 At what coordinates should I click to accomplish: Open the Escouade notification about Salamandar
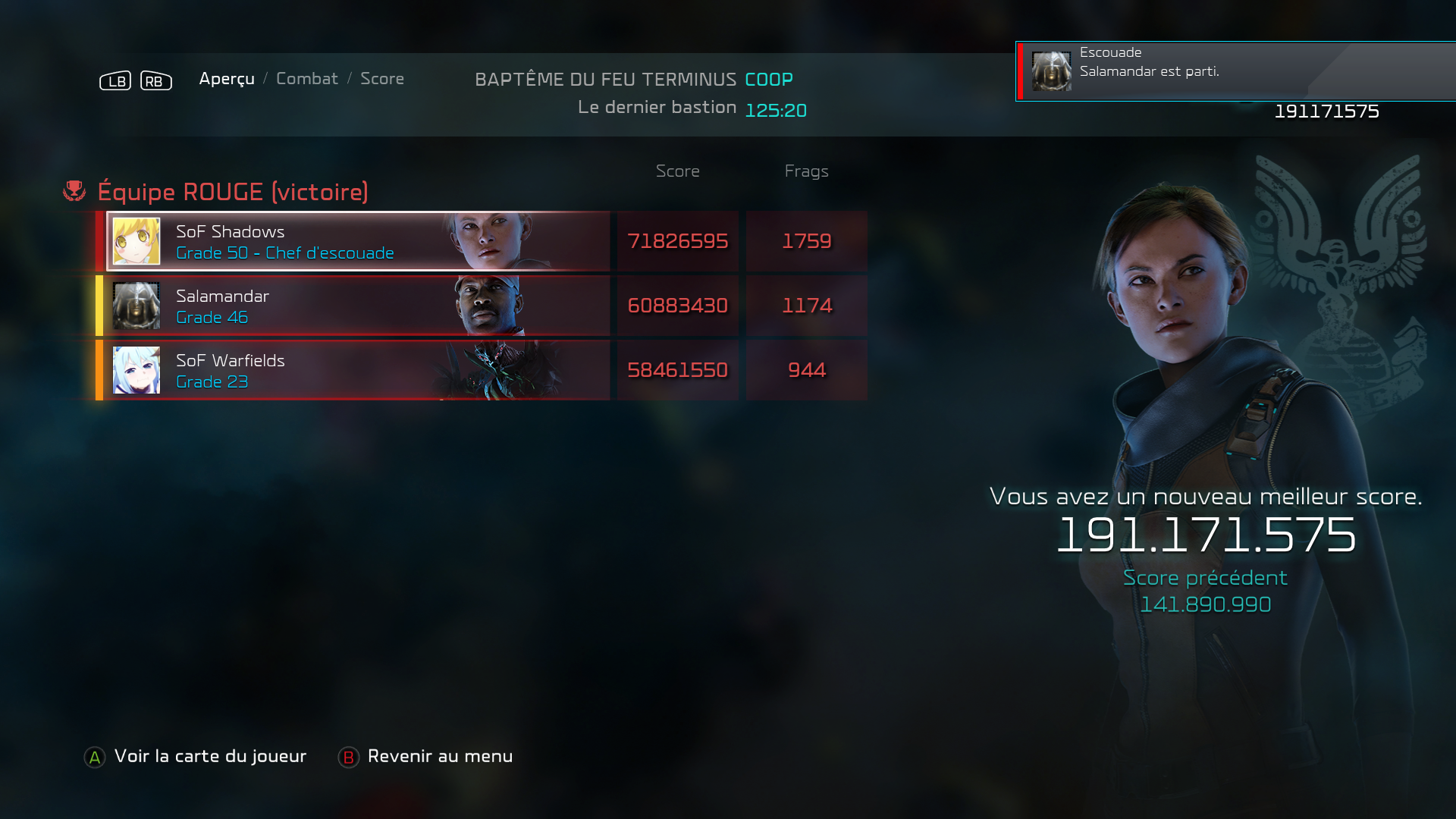click(1236, 71)
